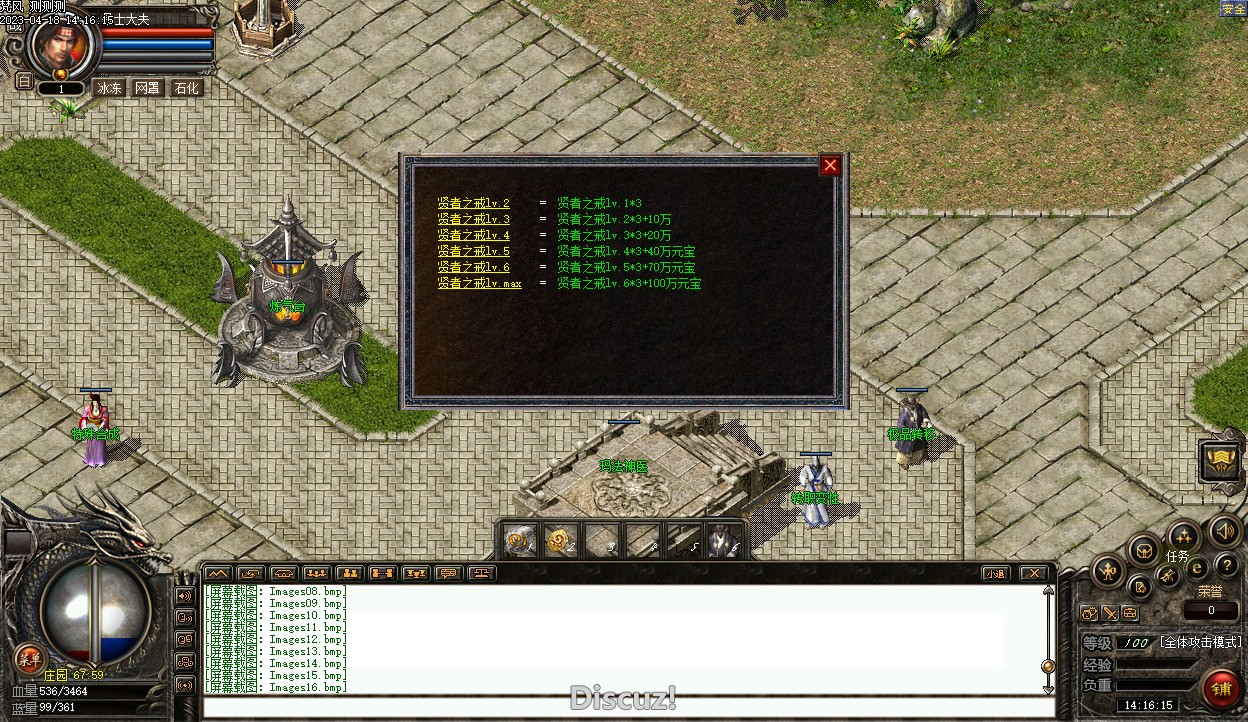
Task: Select the 贤者之戒lv.2 synthesis link
Action: [473, 203]
